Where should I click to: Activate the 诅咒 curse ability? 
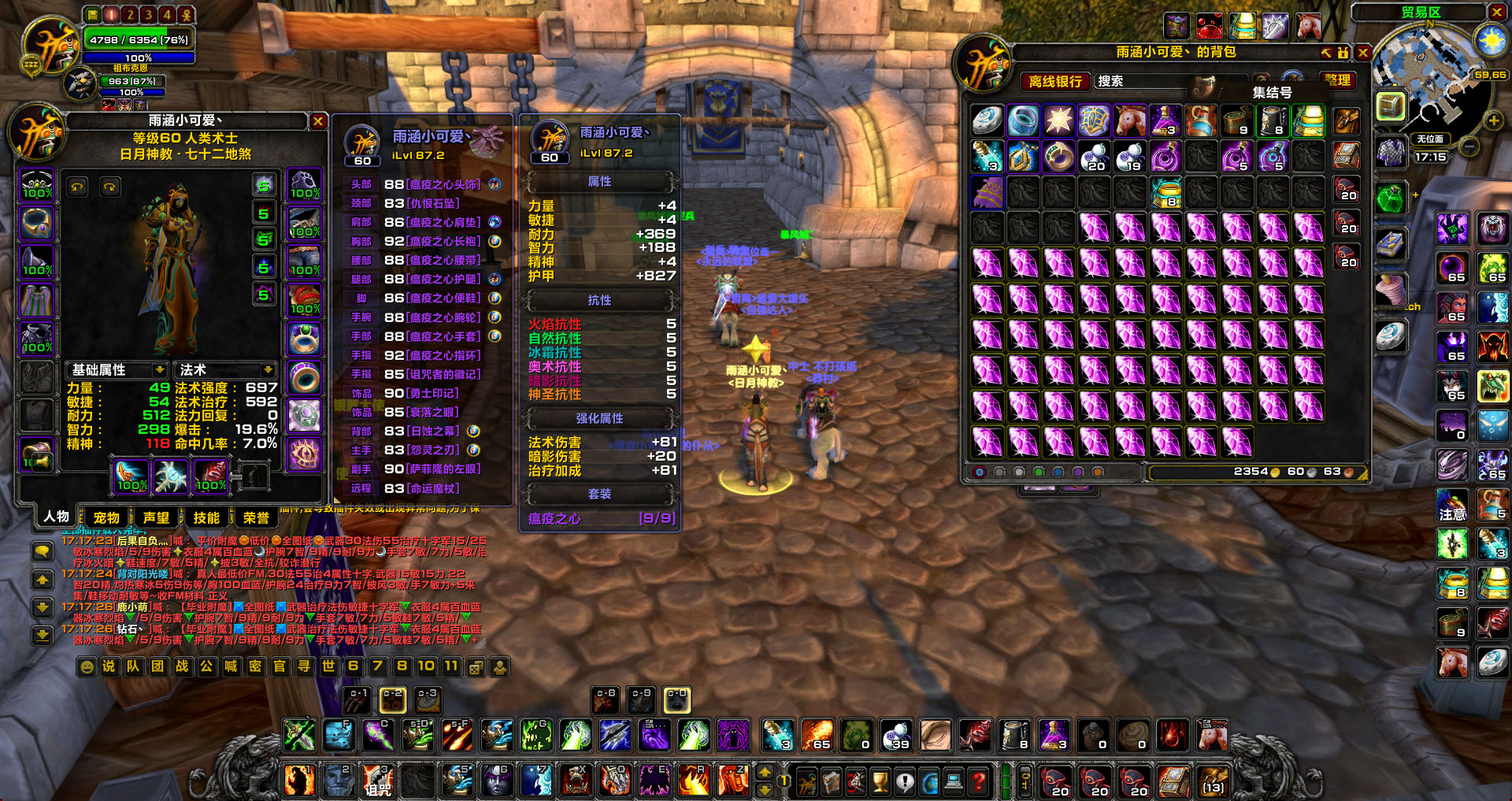coord(378,781)
